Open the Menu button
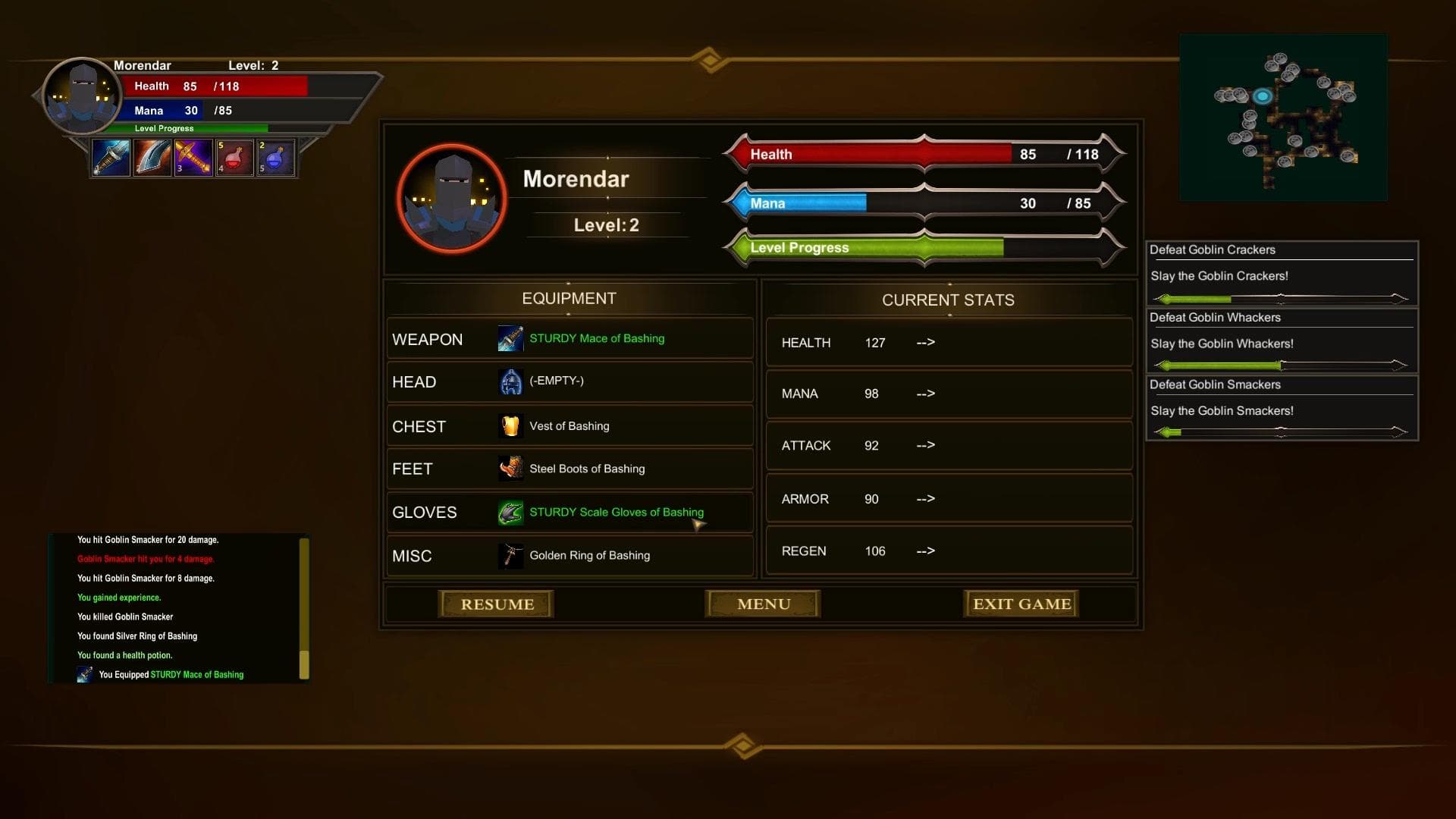1456x819 pixels. click(x=763, y=604)
